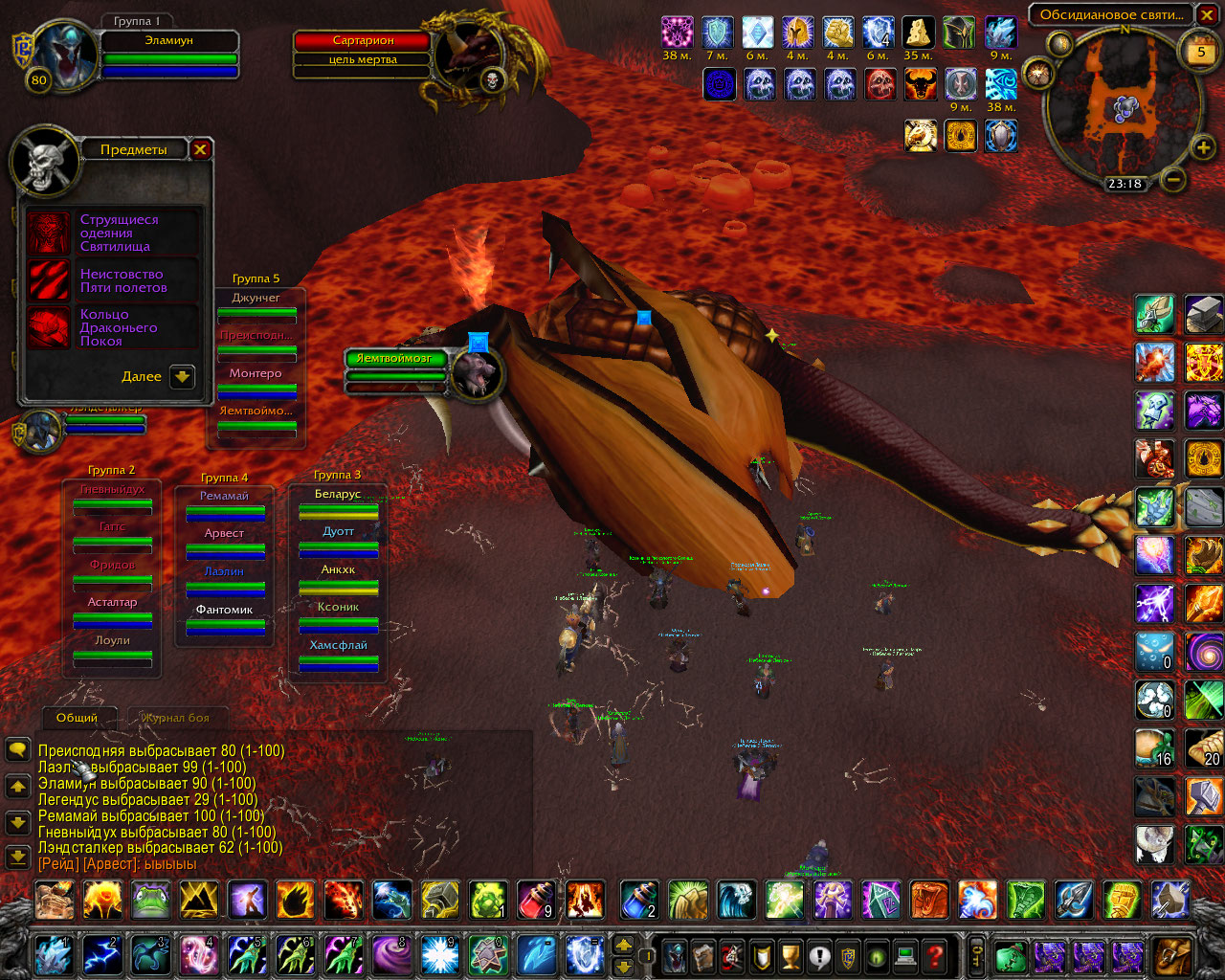Screen dimensions: 1225x980
Task: Click raid member Фантомик in Группа 4
Action: click(225, 610)
